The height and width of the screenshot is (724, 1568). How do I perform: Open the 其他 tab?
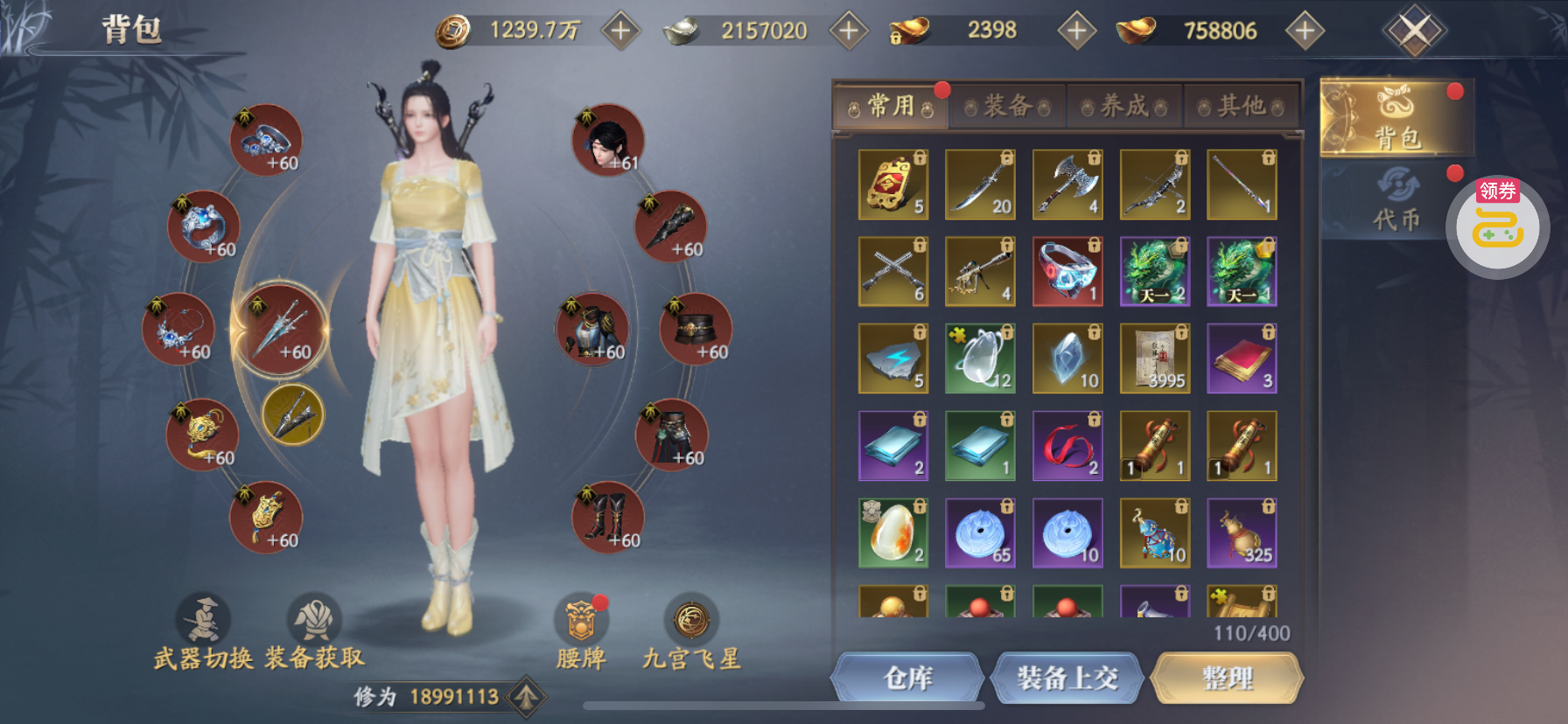pyautogui.click(x=1241, y=107)
